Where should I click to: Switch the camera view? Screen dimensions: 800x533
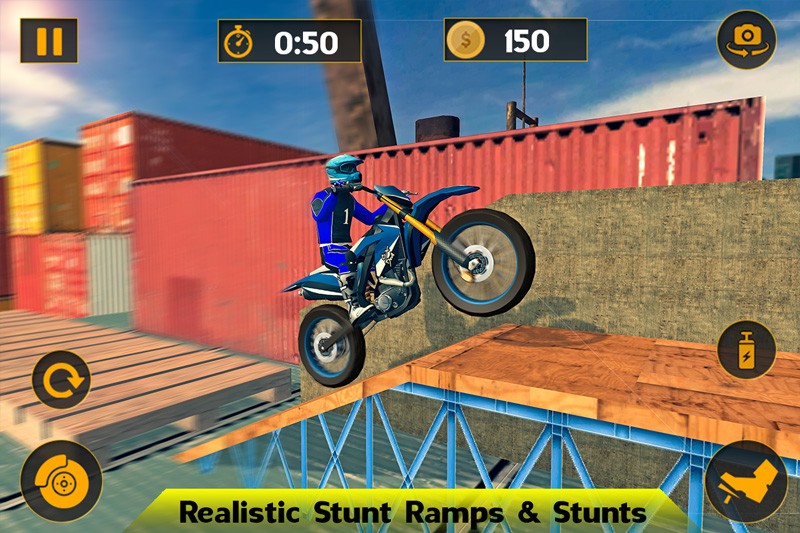point(746,39)
